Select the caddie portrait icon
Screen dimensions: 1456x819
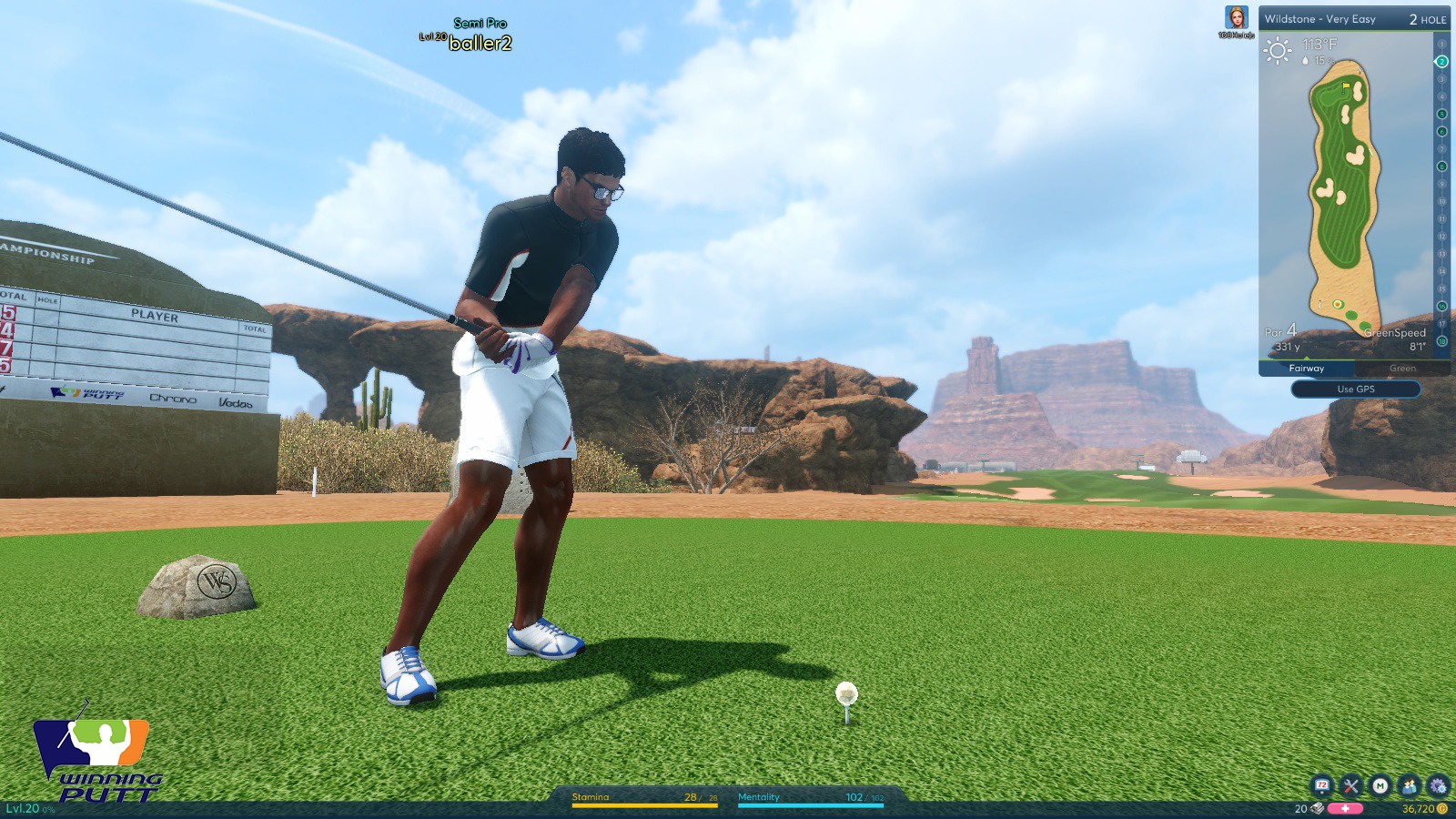click(x=1236, y=18)
